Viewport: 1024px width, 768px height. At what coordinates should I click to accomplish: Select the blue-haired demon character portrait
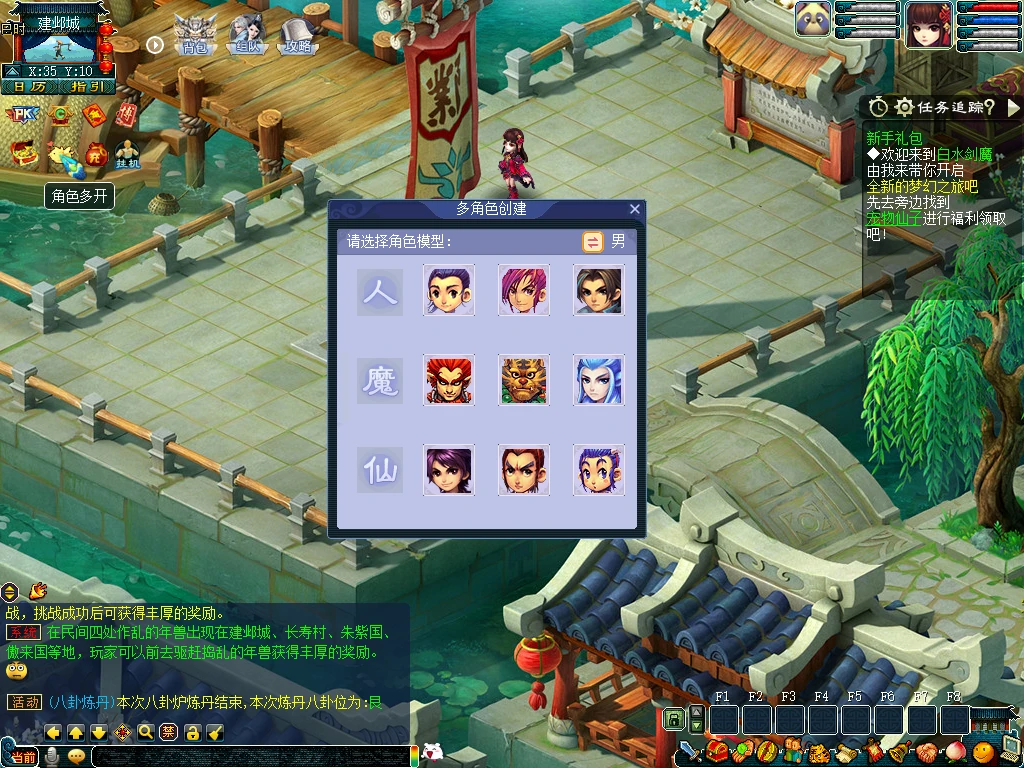(599, 380)
